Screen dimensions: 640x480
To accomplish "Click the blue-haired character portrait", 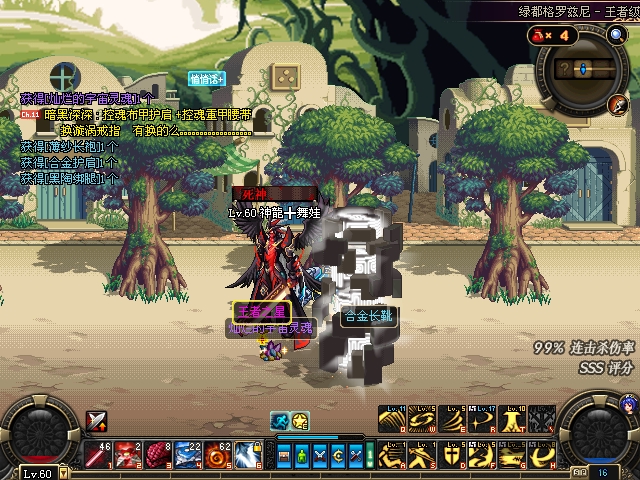I will pos(628,404).
